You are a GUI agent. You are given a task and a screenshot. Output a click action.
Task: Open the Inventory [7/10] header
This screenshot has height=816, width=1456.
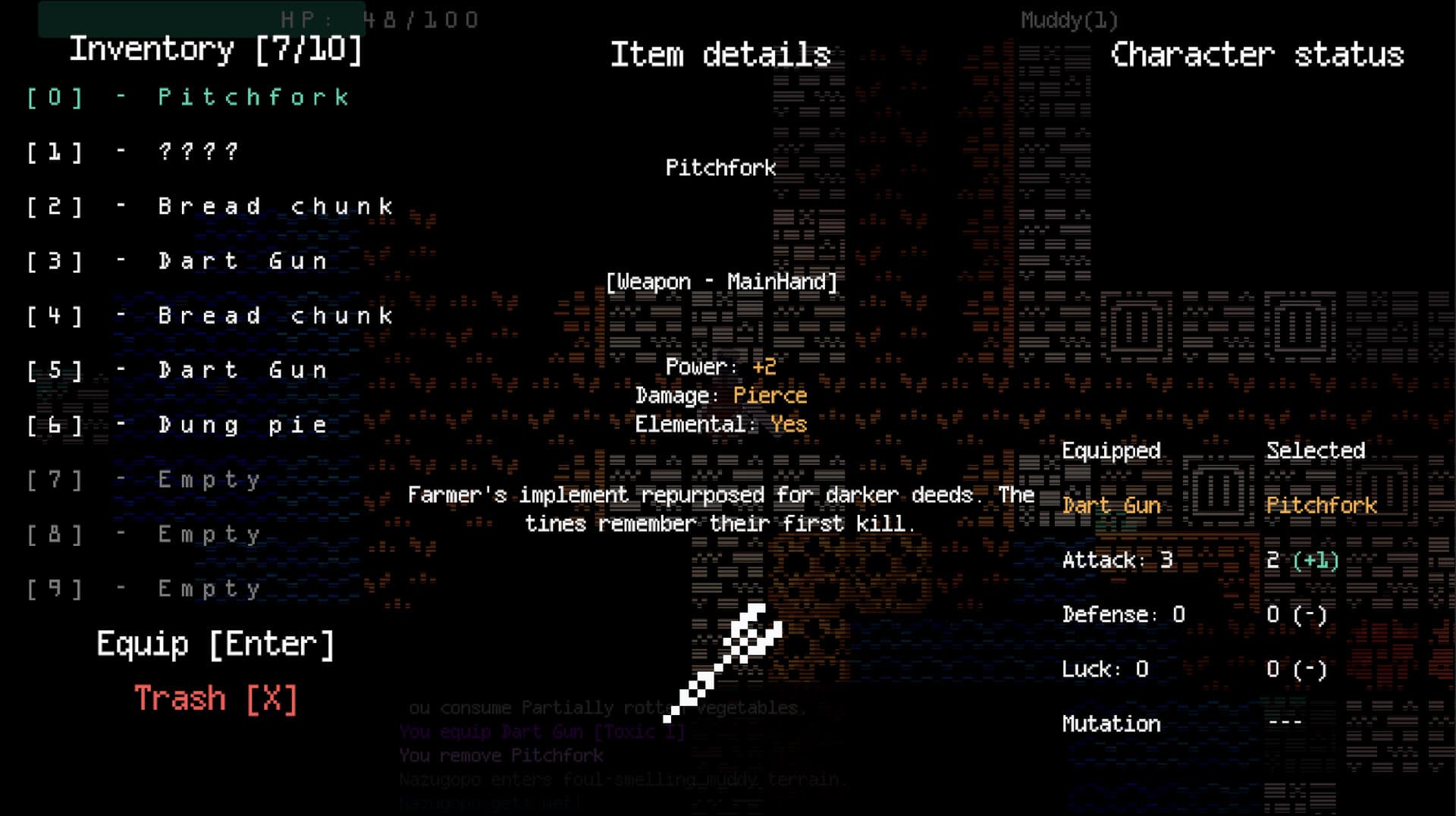pyautogui.click(x=215, y=50)
